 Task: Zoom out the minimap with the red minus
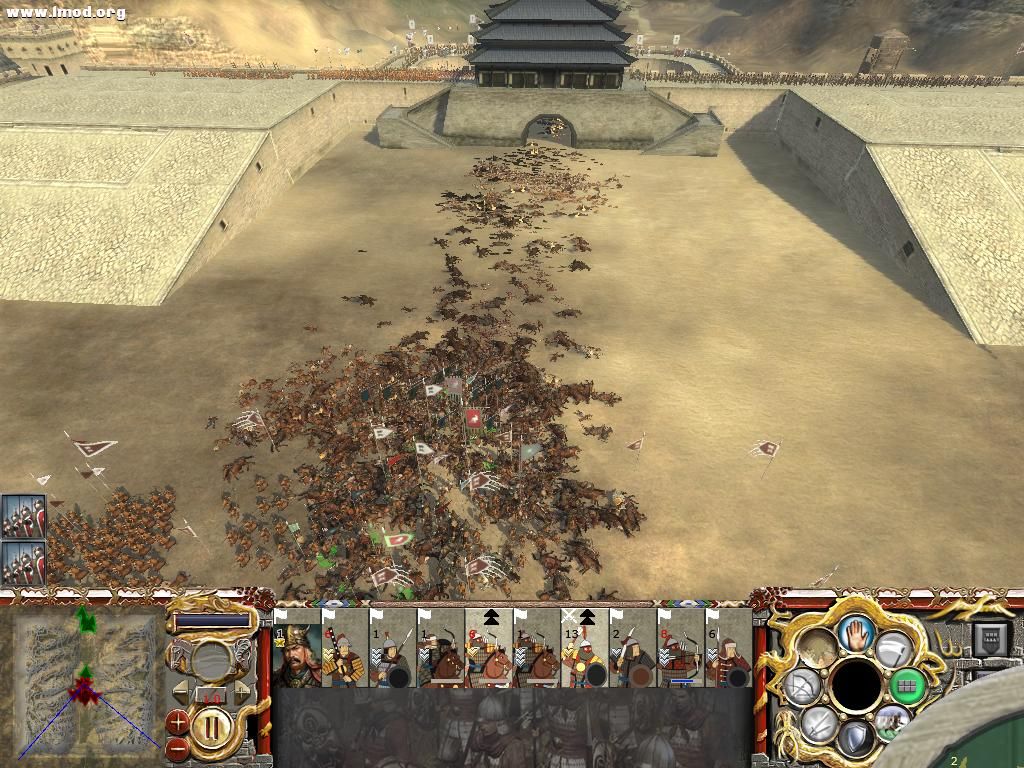click(177, 746)
